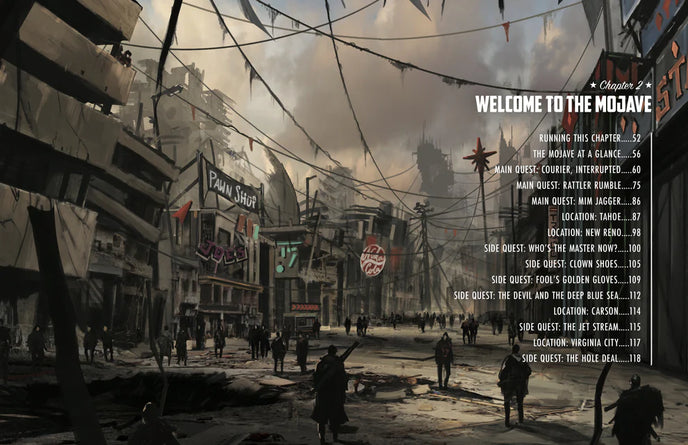Select Side Quest: Who's the Master Now?
Viewport: 688px width, 445px height.
565,248
